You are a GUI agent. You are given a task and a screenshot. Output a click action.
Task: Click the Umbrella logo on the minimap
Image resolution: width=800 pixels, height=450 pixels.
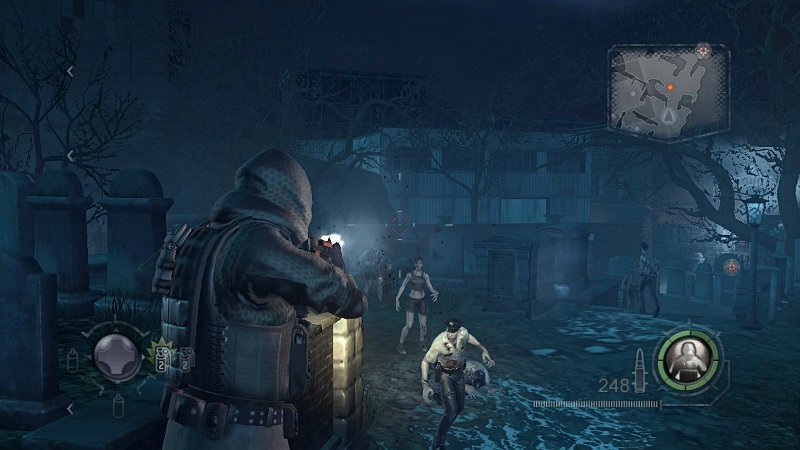pyautogui.click(x=703, y=49)
